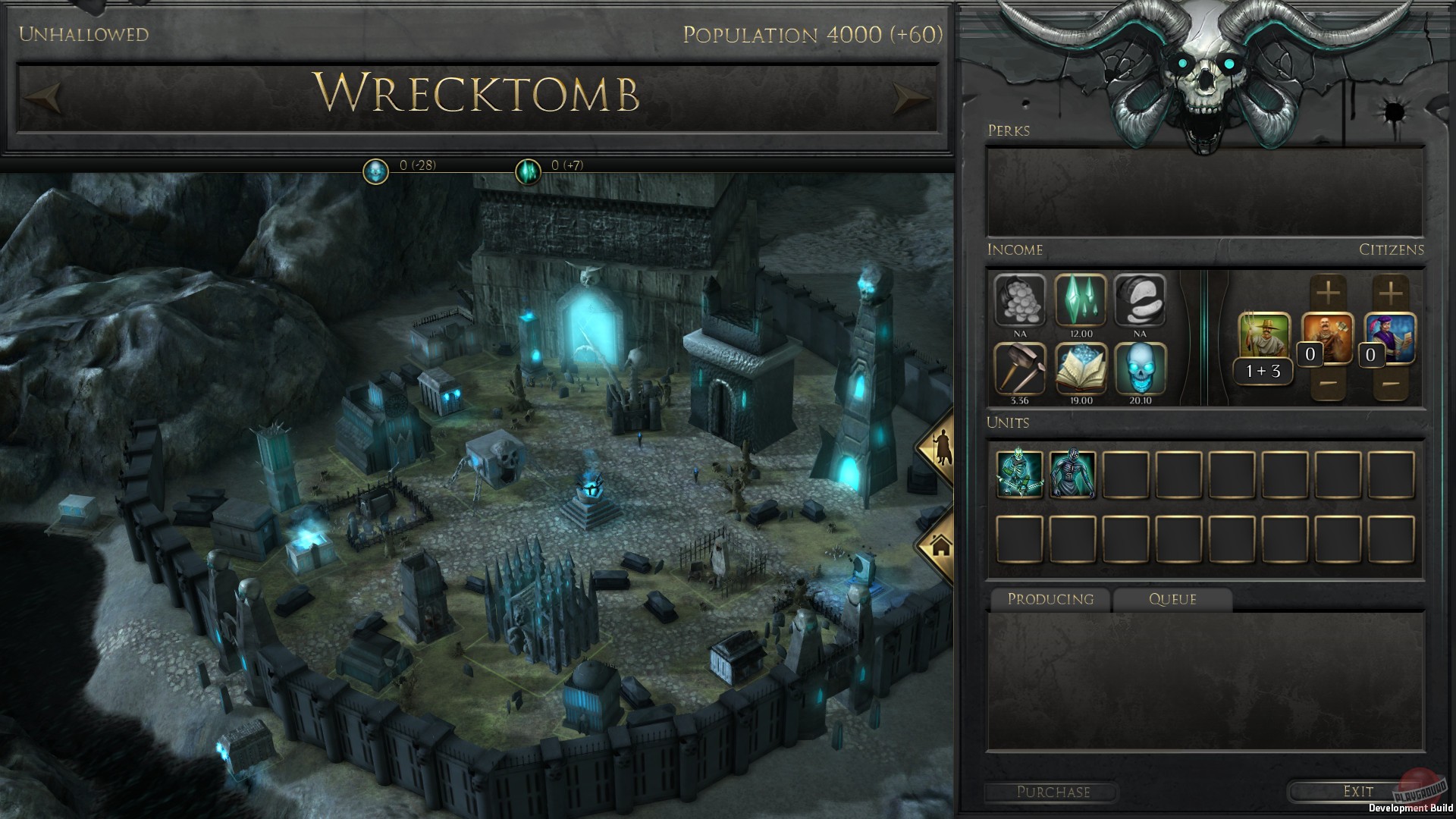Viewport: 1456px width, 819px height.
Task: Switch to the Queue tab
Action: pos(1172,599)
